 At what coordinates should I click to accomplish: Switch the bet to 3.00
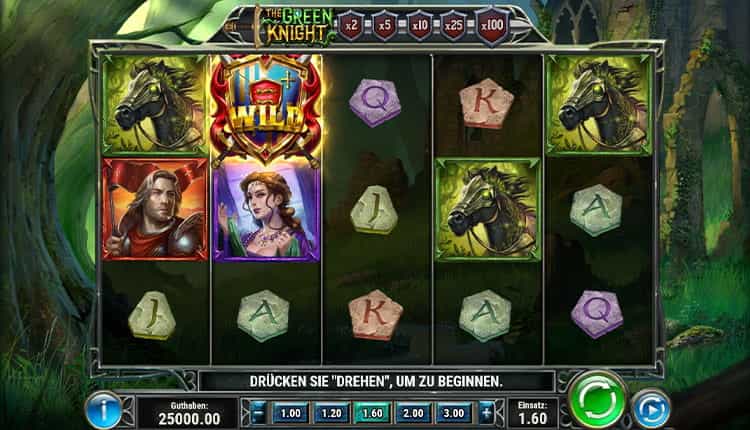(453, 411)
